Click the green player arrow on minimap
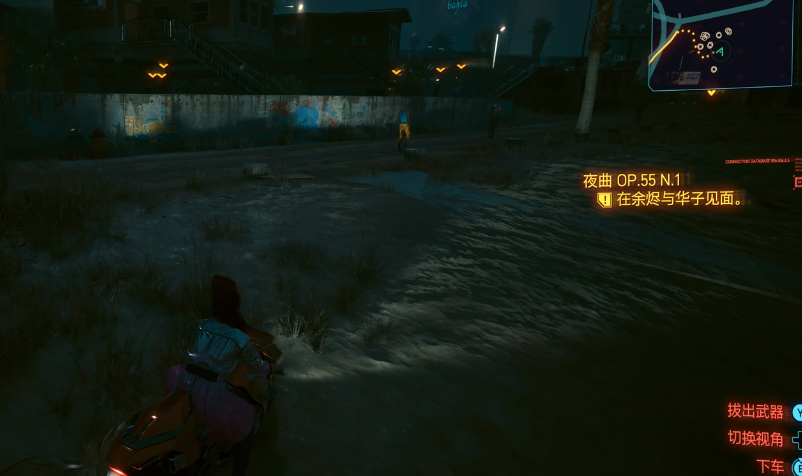Viewport: 802px width, 476px height. coord(719,51)
